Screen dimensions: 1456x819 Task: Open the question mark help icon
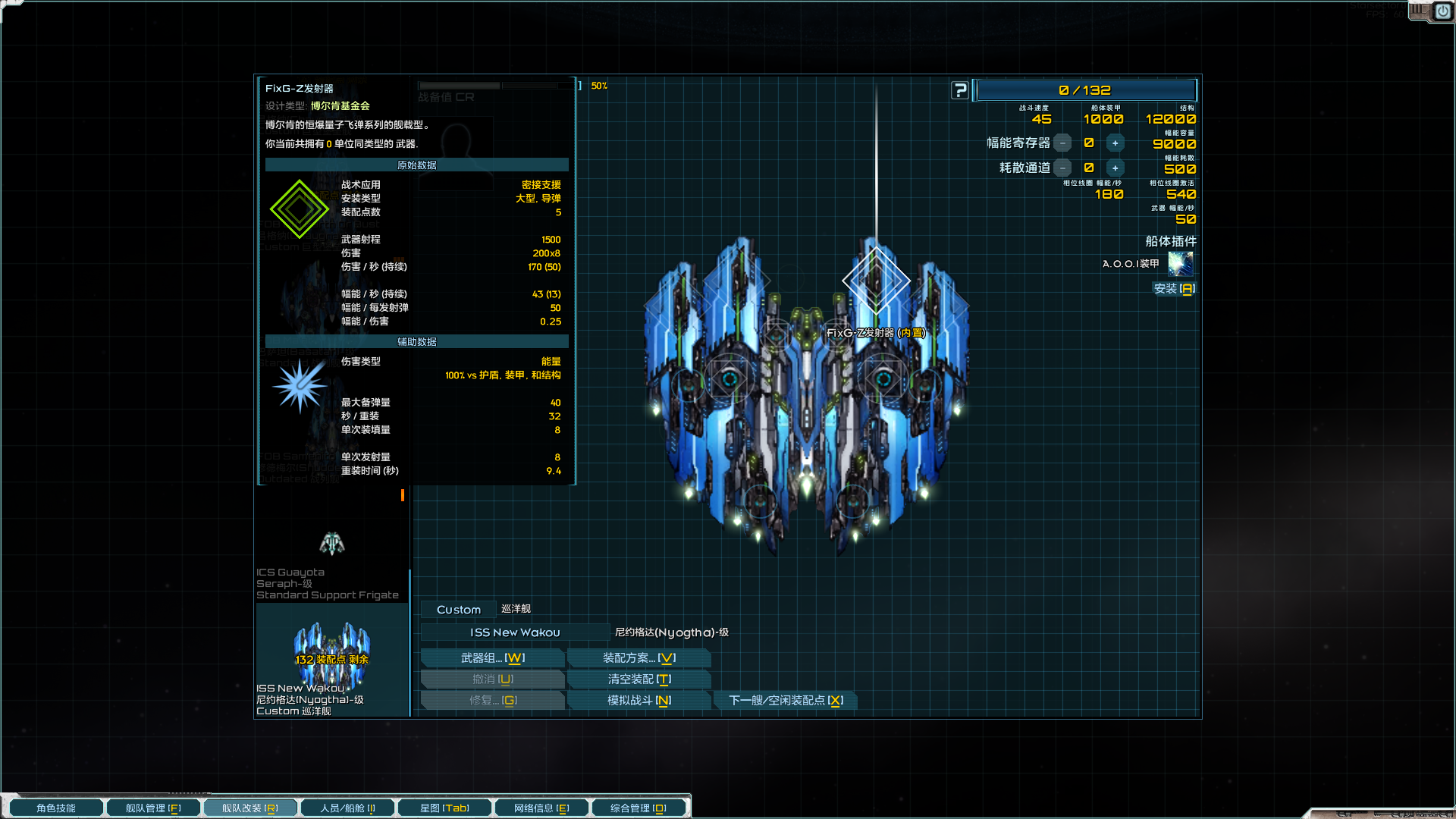coord(959,90)
